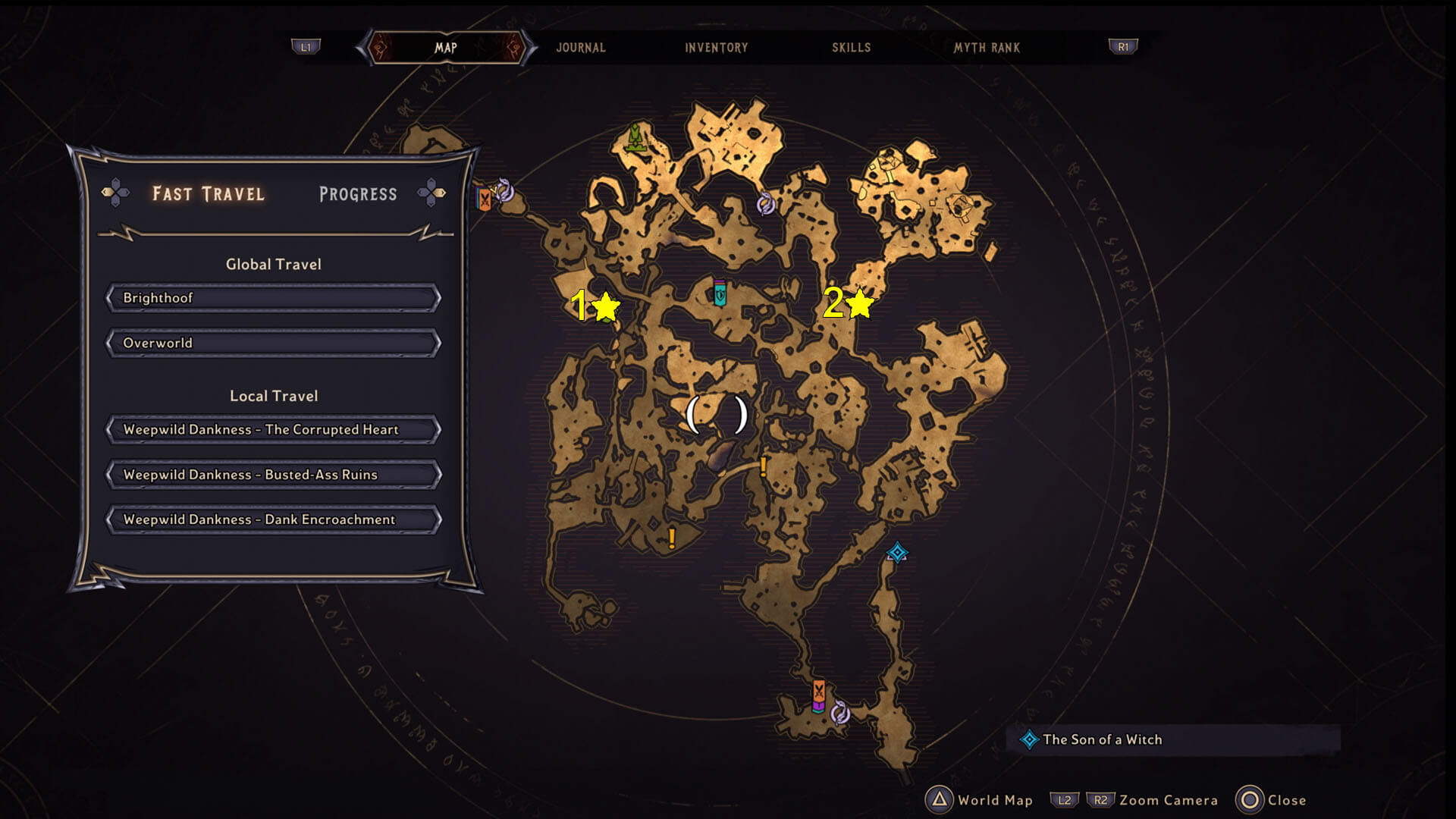
Task: Show the Myth Rank tab
Action: (987, 48)
